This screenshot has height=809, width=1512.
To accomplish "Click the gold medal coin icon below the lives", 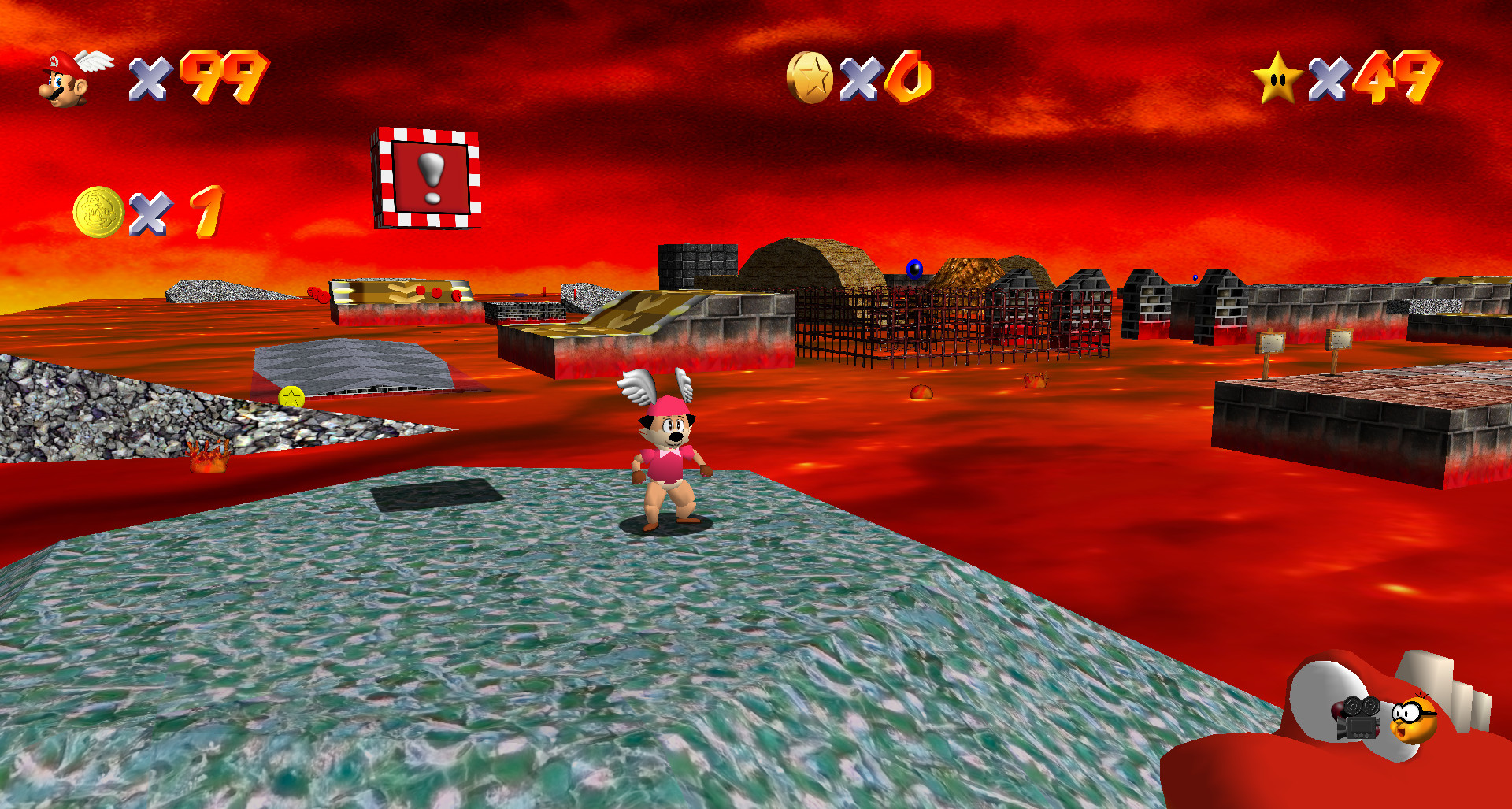I will pyautogui.click(x=98, y=210).
